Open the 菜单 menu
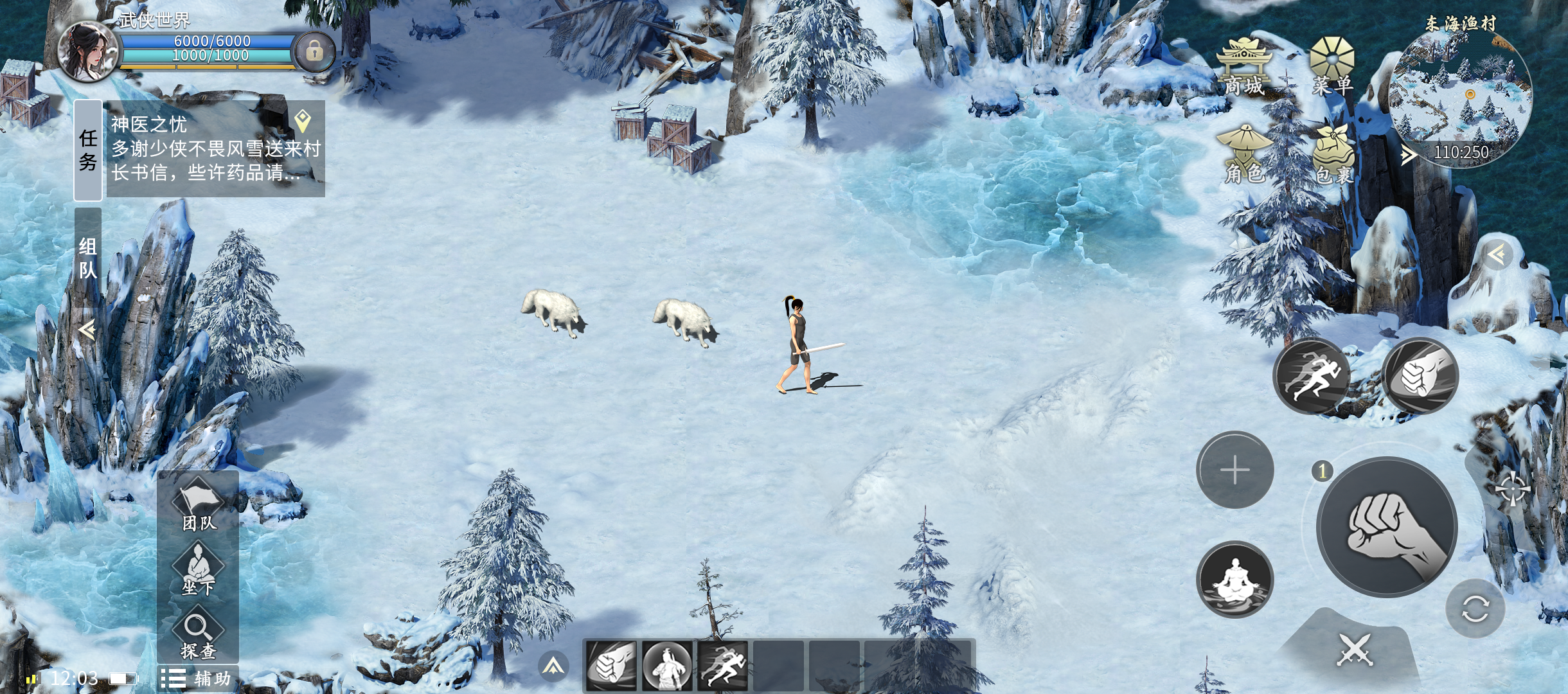 click(x=1332, y=67)
